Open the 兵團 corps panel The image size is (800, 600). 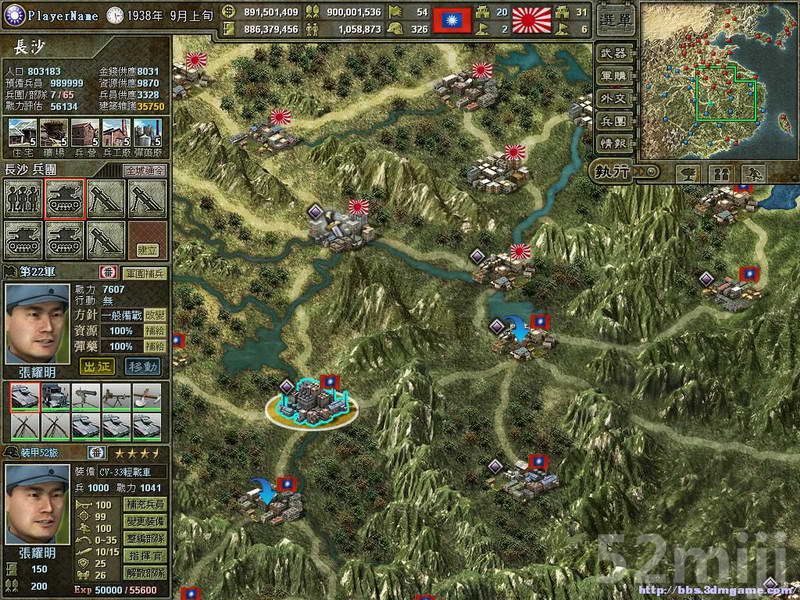click(613, 121)
